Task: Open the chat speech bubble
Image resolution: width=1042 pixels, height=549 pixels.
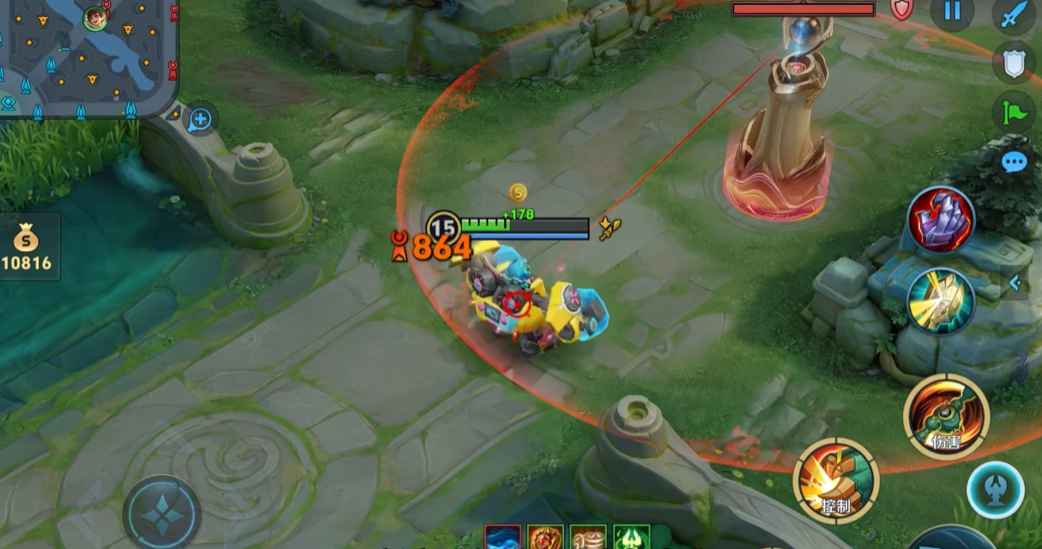Action: point(1014,161)
